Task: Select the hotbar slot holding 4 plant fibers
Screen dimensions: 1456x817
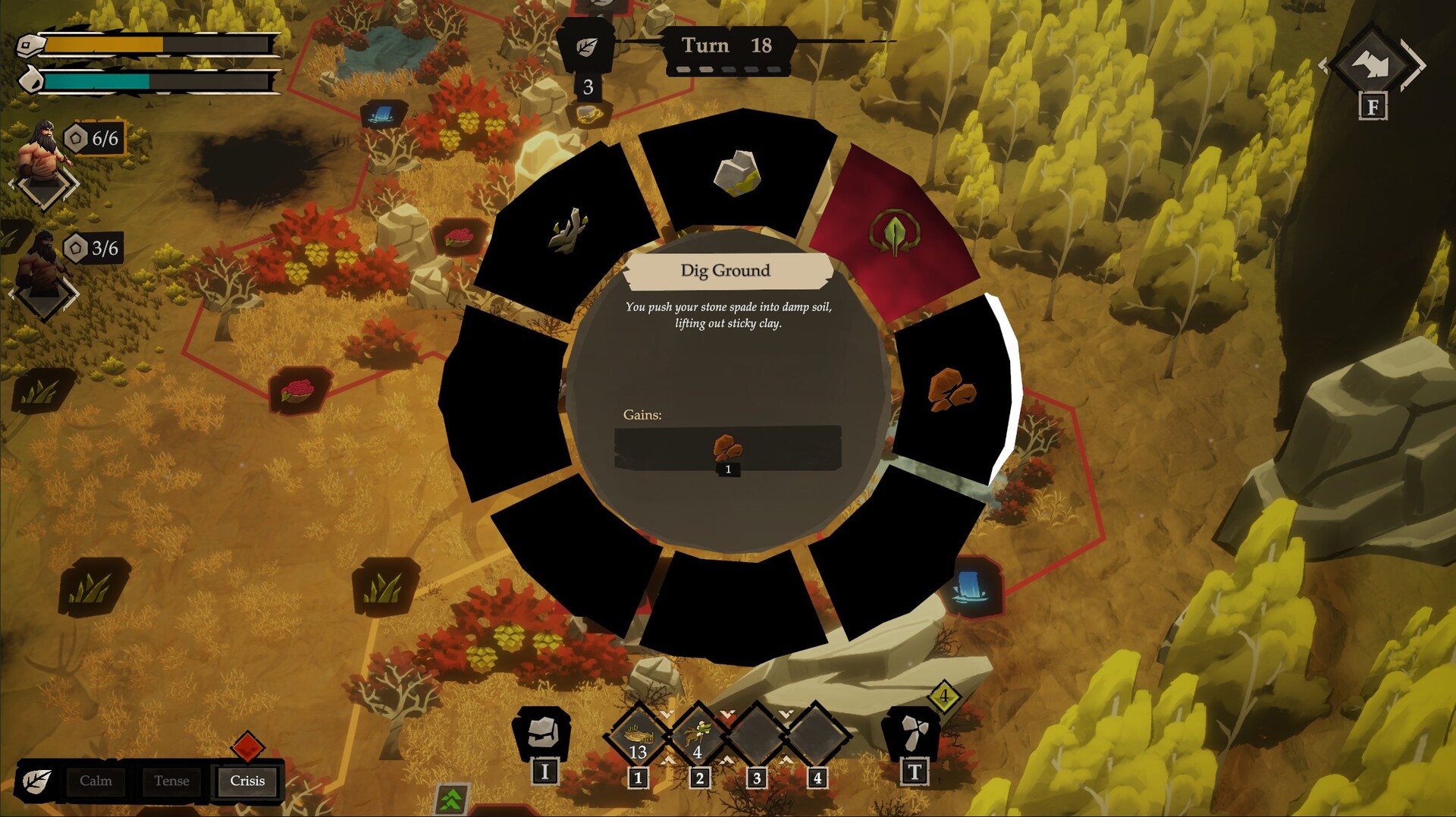Action: [698, 736]
